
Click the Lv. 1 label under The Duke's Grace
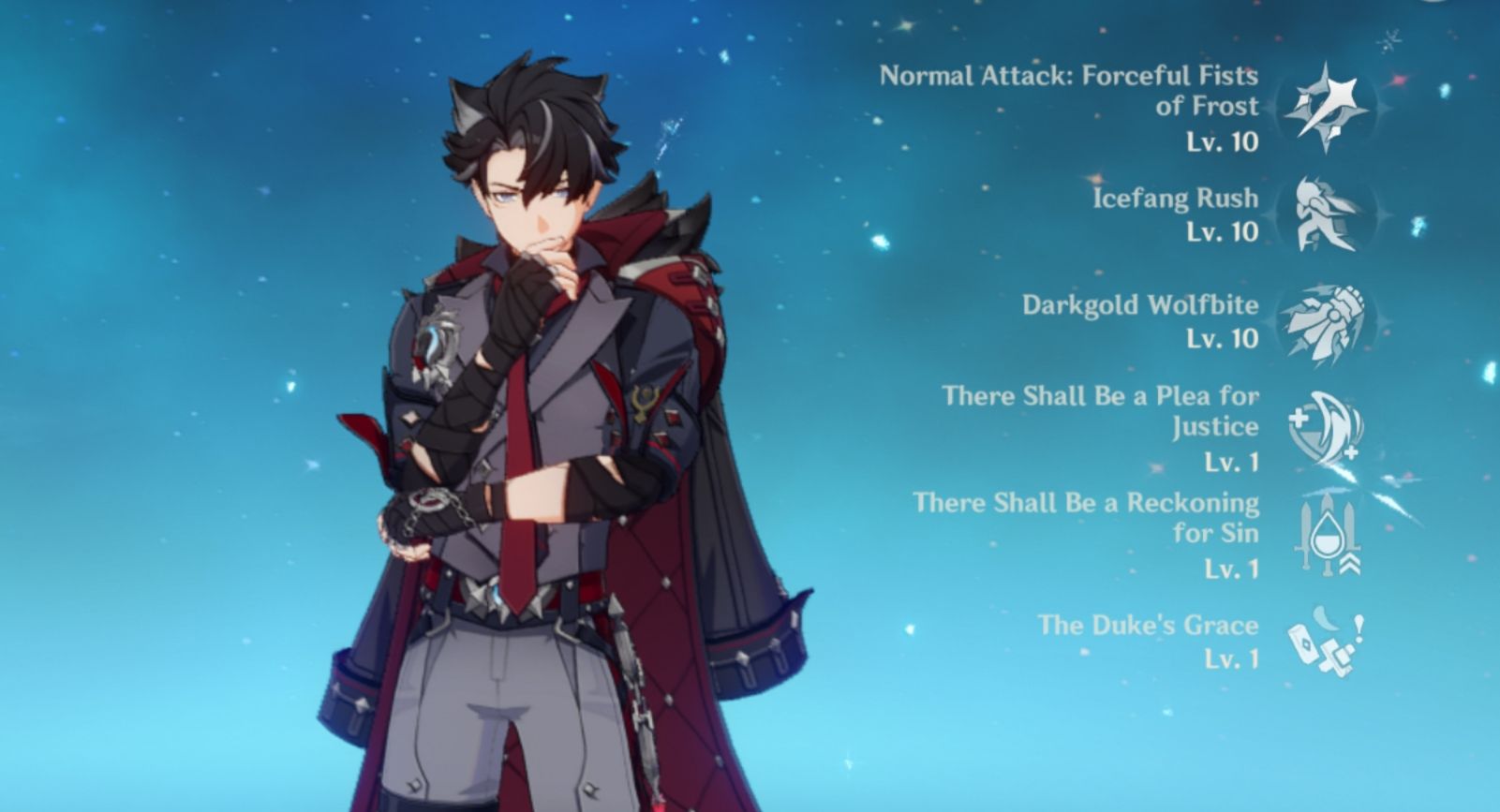click(x=1232, y=662)
